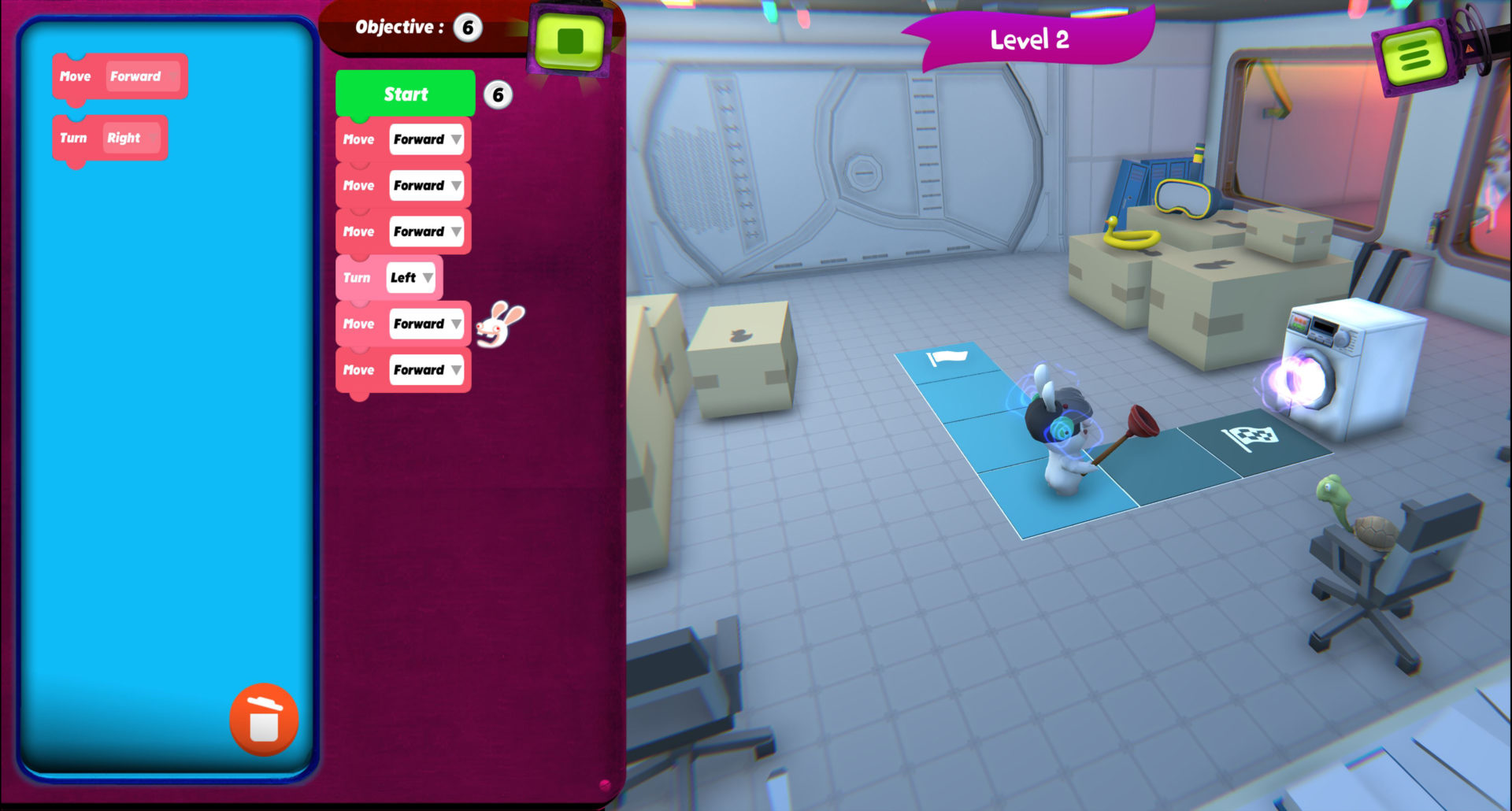
Task: Select the Turn Right block from the palette
Action: pyautogui.click(x=109, y=138)
